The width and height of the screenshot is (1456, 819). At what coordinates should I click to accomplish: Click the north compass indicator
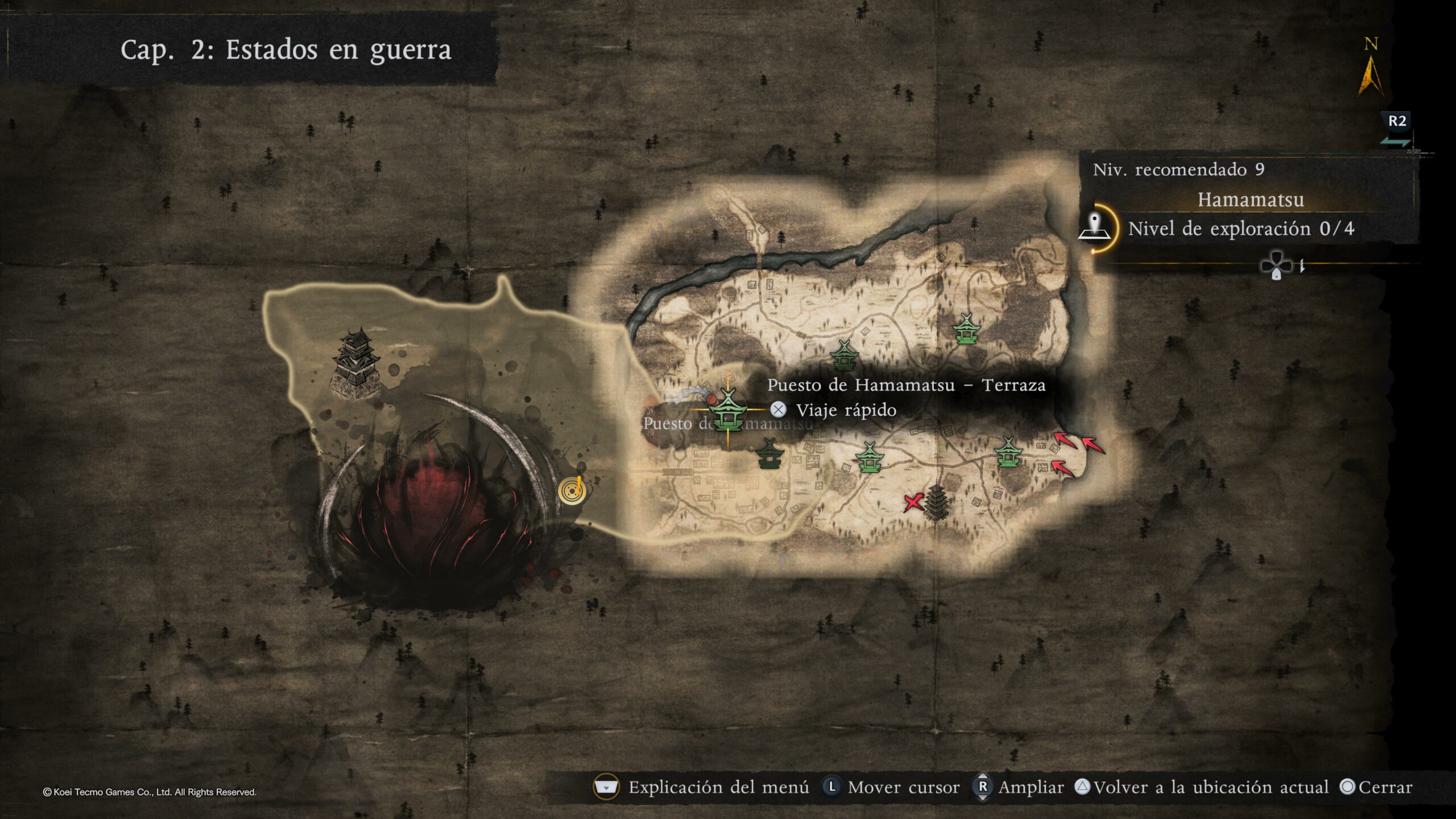[x=1371, y=69]
